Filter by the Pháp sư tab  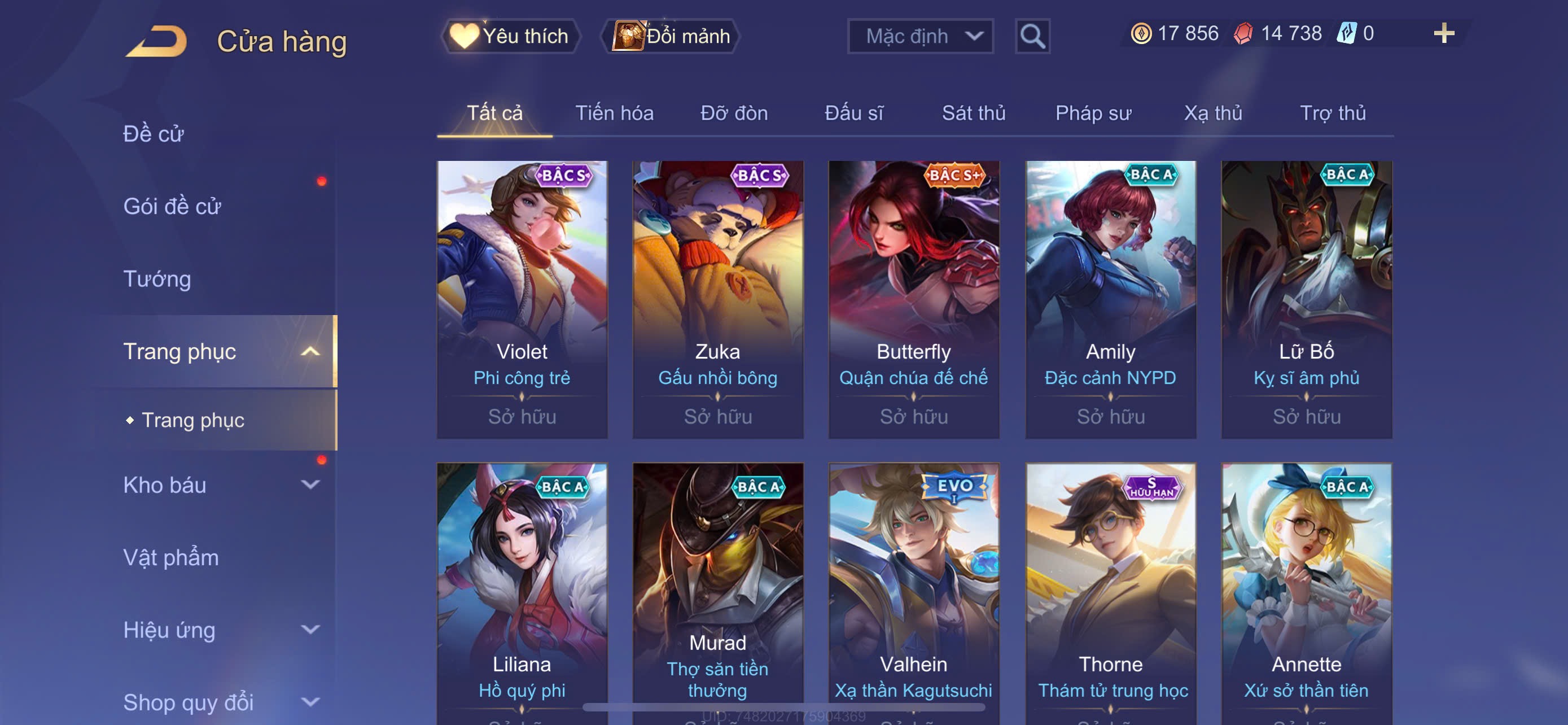point(1093,113)
